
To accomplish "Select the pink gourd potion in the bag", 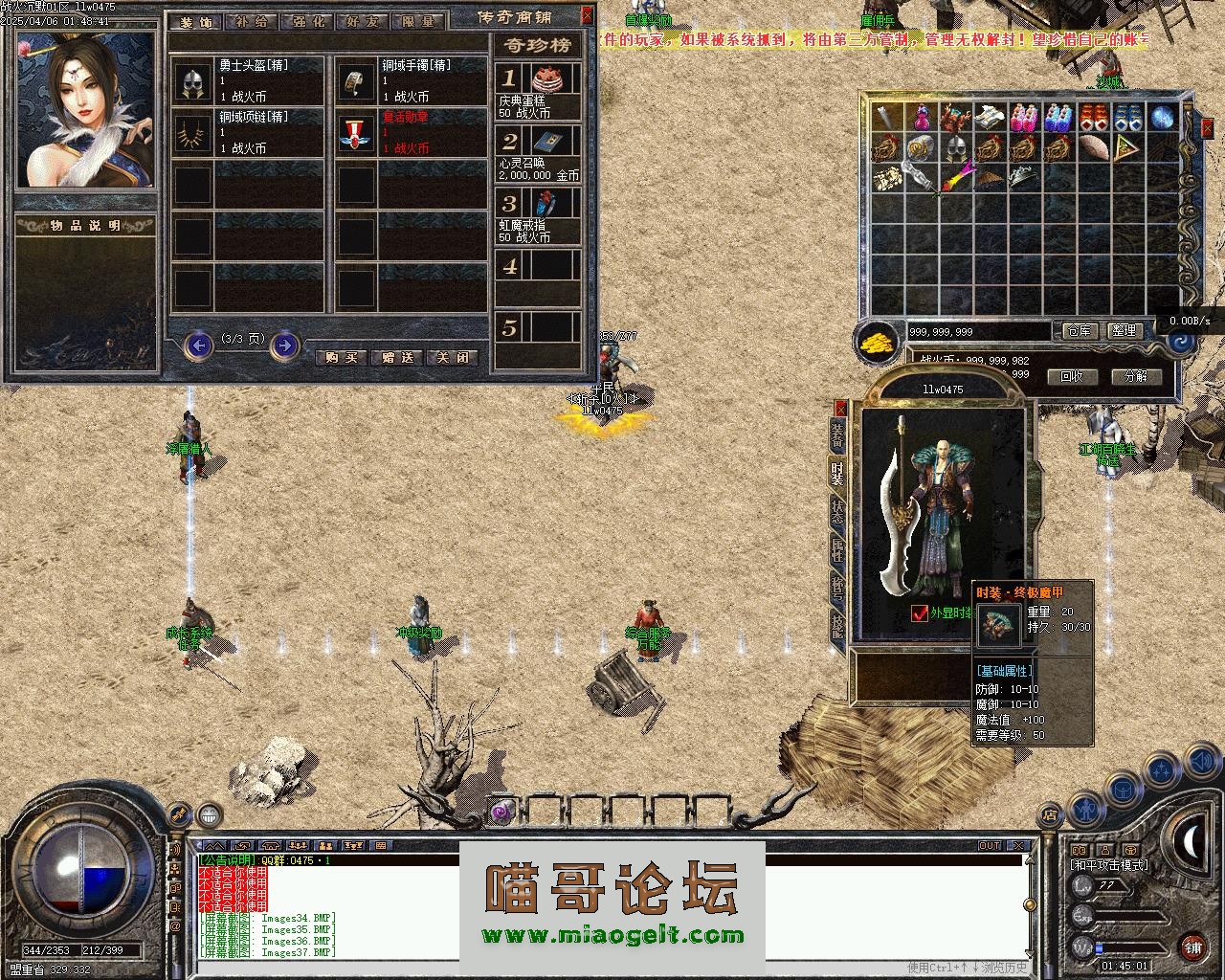I will click(x=921, y=118).
